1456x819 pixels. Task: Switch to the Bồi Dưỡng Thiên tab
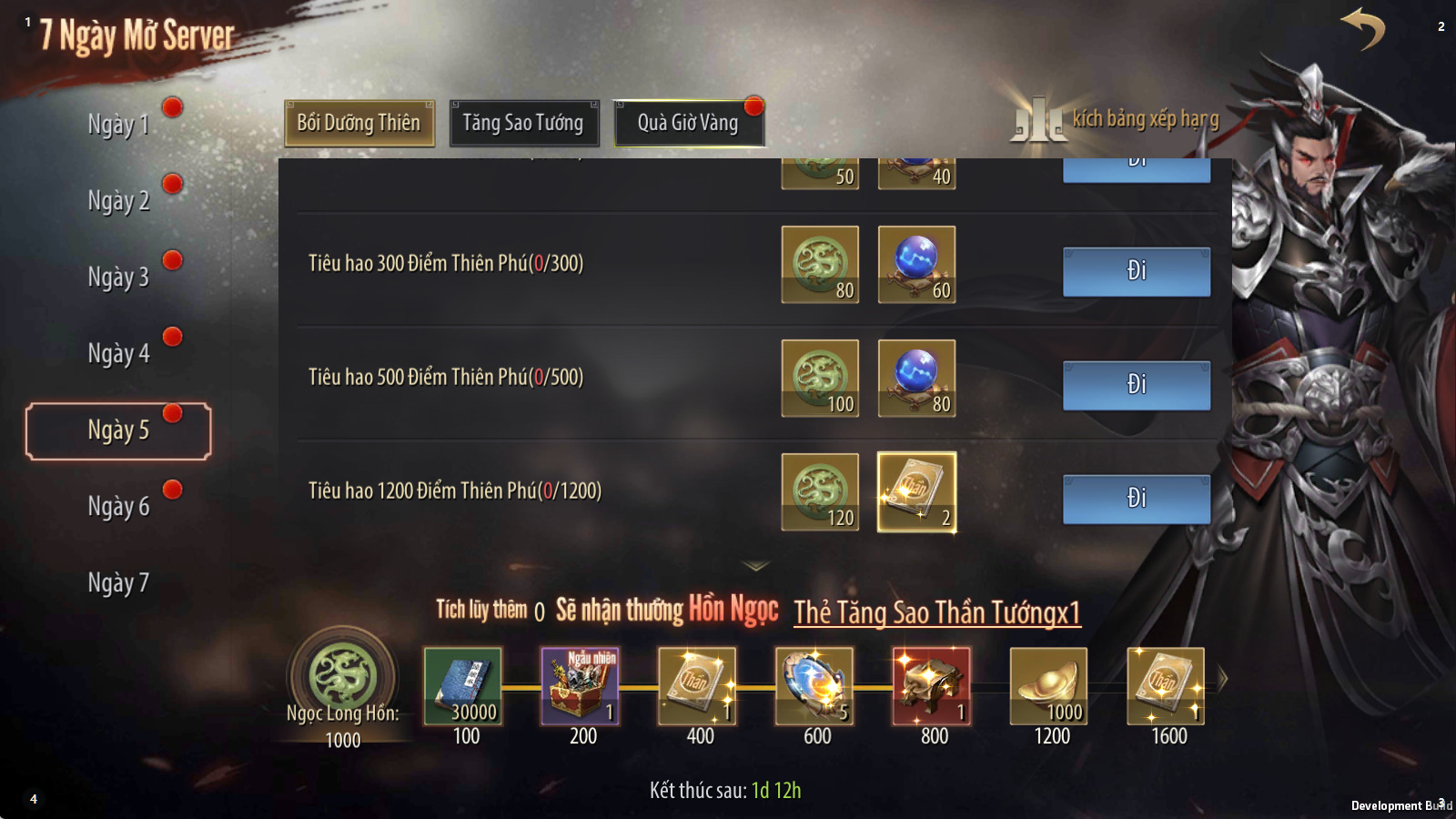click(359, 123)
